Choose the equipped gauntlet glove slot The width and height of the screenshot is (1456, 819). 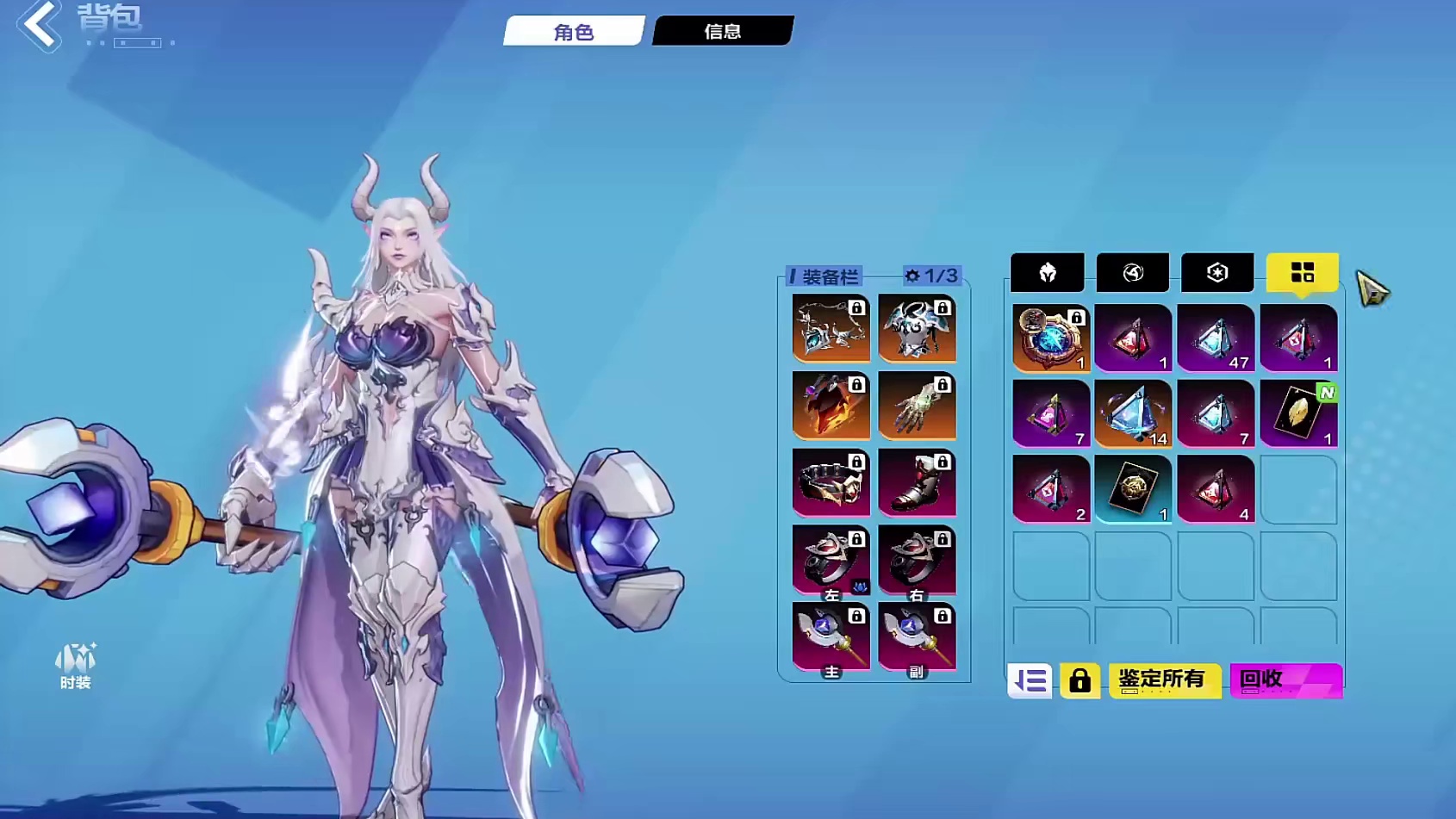click(x=917, y=405)
